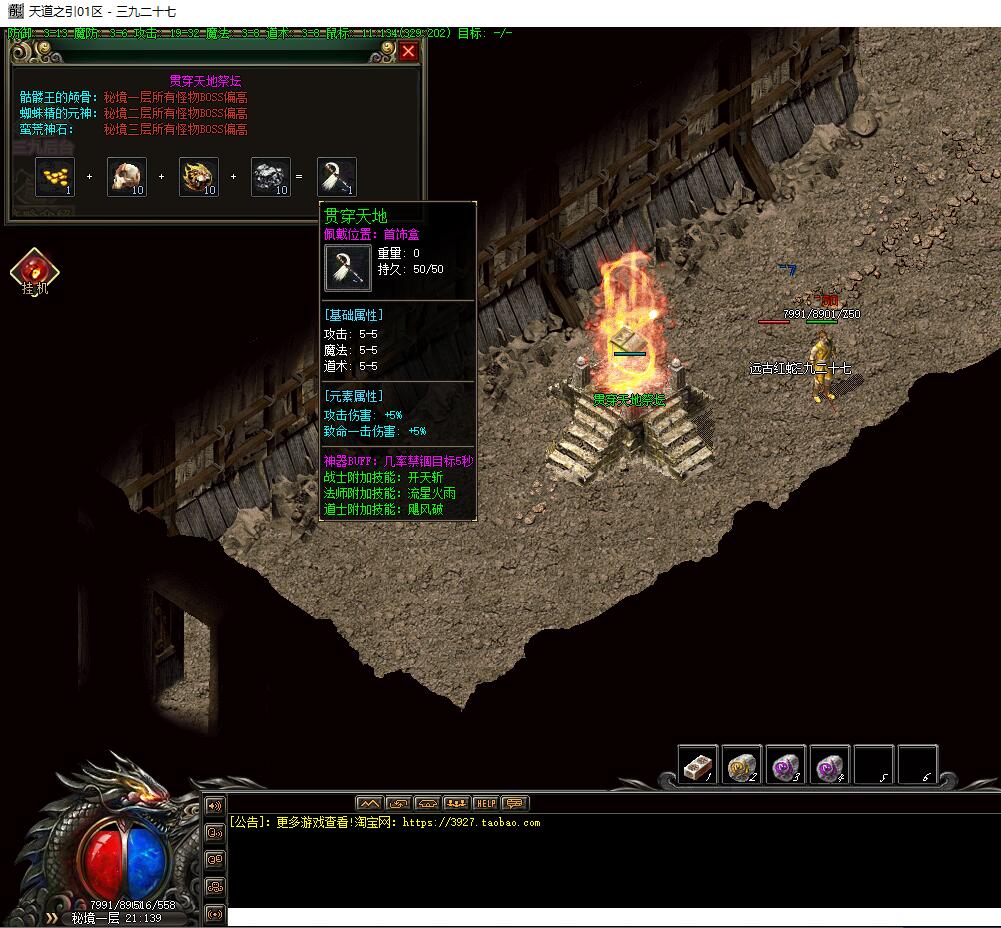
Task: Toggle the 挂机 auto-battle button
Action: 35,272
